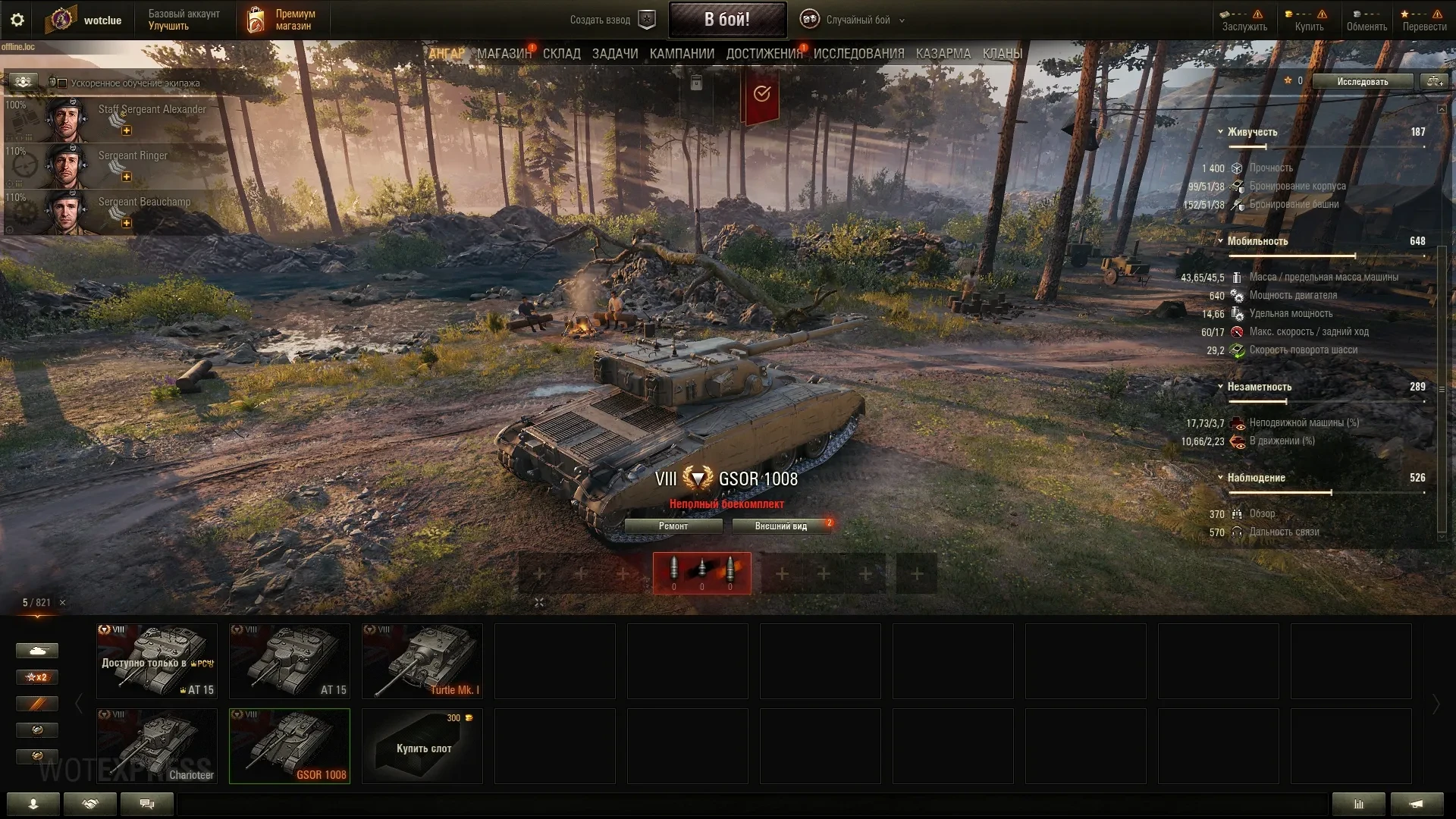Select the Turtle Mk. I tank
The height and width of the screenshot is (819, 1456).
click(x=422, y=661)
